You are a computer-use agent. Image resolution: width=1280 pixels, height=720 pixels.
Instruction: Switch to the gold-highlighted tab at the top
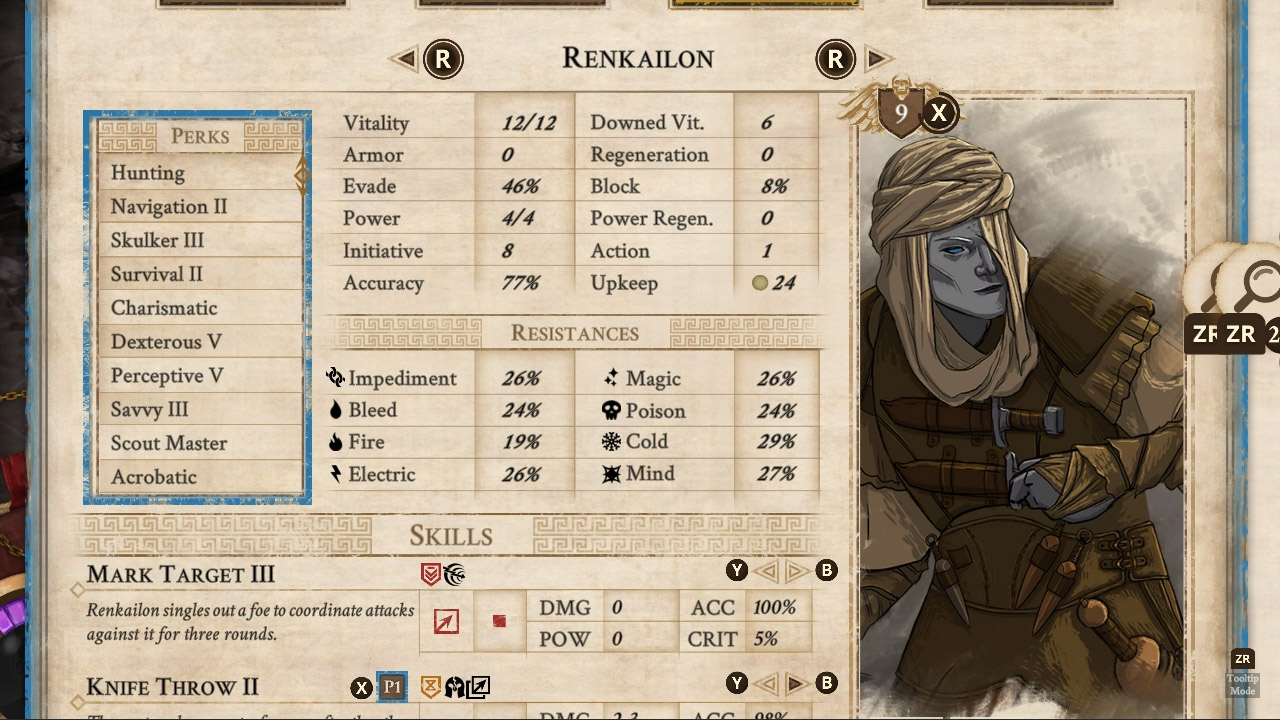tap(763, 4)
